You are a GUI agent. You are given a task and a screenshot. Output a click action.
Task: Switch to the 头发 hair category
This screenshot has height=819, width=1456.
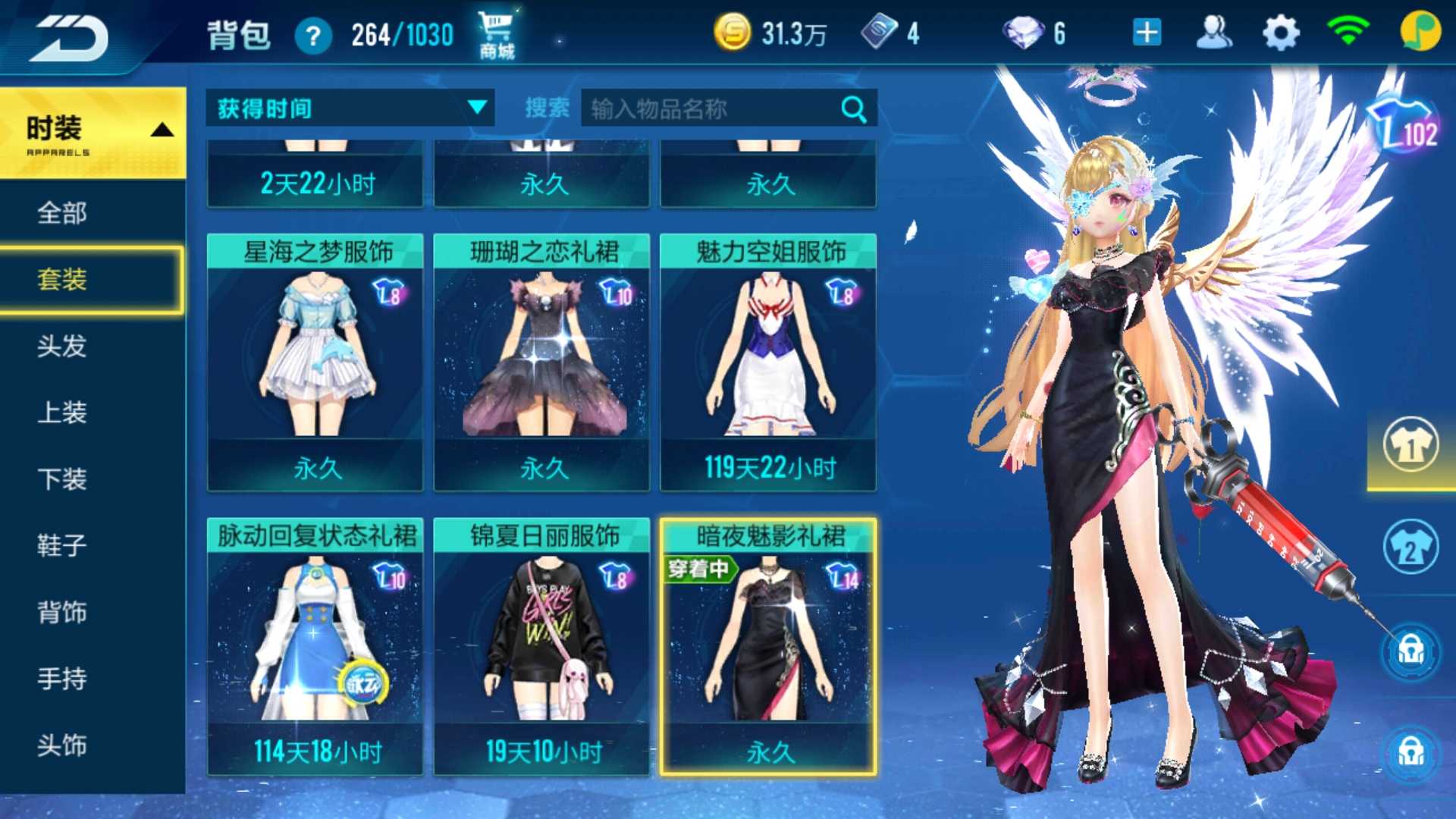pyautogui.click(x=62, y=347)
